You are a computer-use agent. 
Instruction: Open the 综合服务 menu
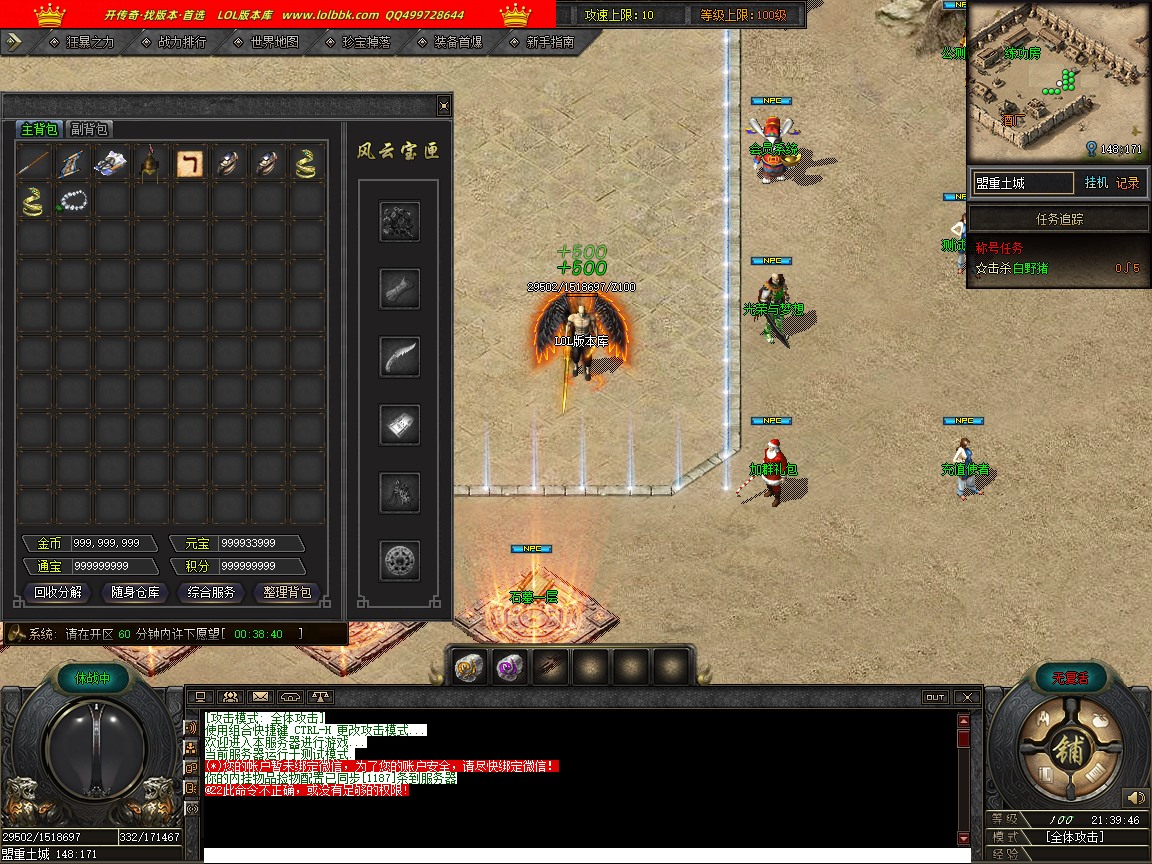point(212,592)
